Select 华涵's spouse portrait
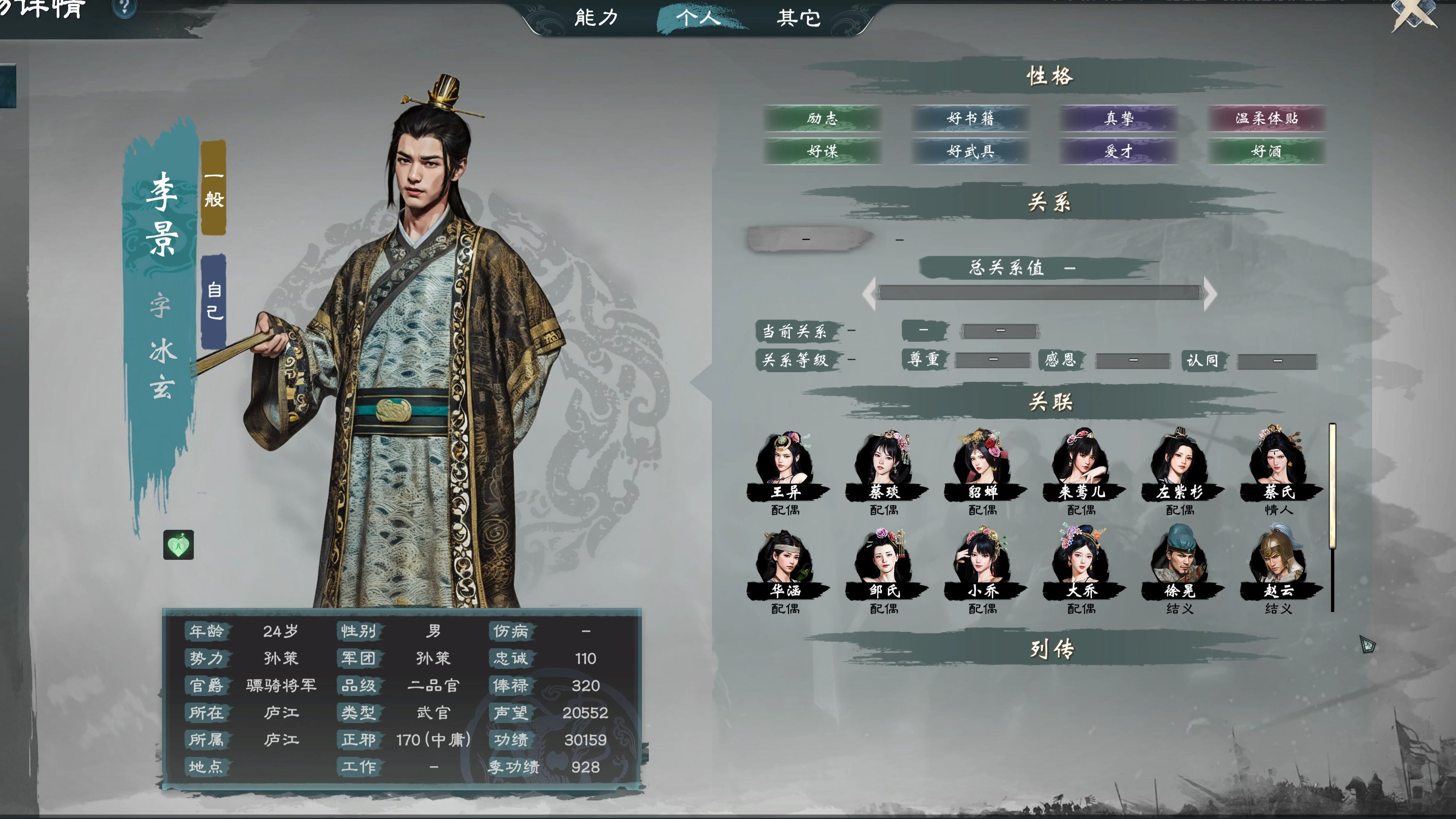 point(785,563)
